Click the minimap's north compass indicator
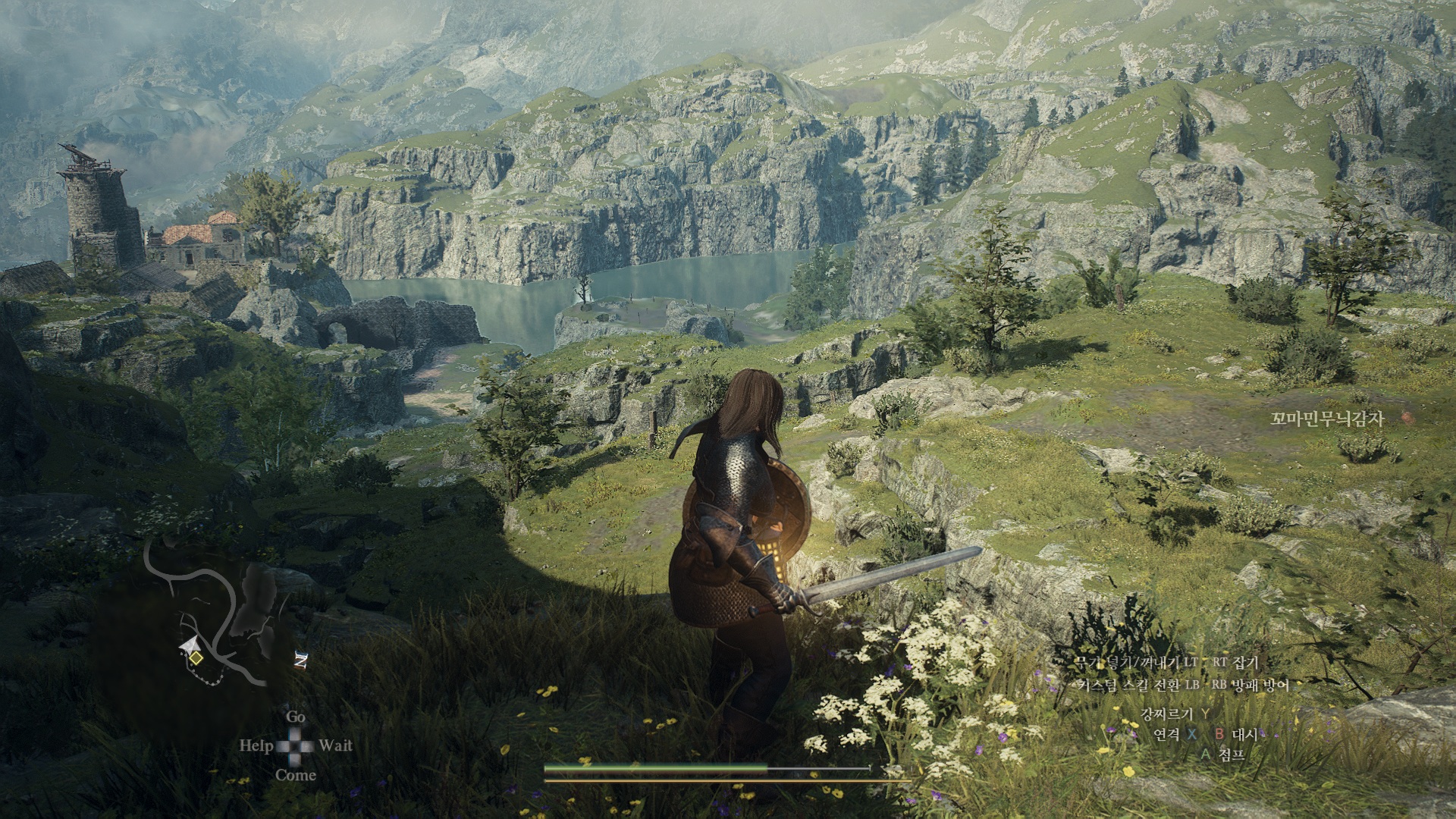The image size is (1456, 819). click(x=300, y=661)
